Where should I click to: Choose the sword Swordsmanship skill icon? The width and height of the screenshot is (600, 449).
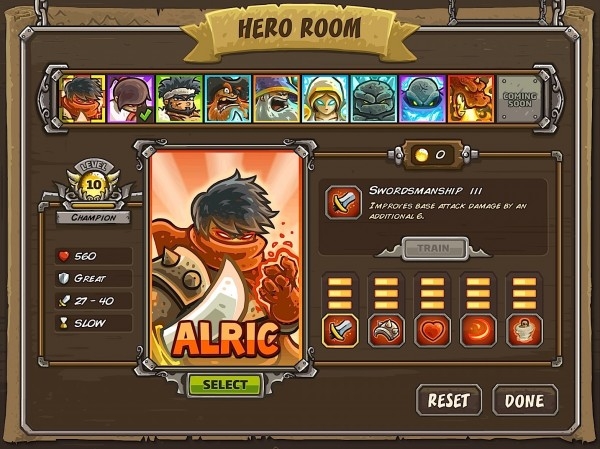[x=338, y=330]
